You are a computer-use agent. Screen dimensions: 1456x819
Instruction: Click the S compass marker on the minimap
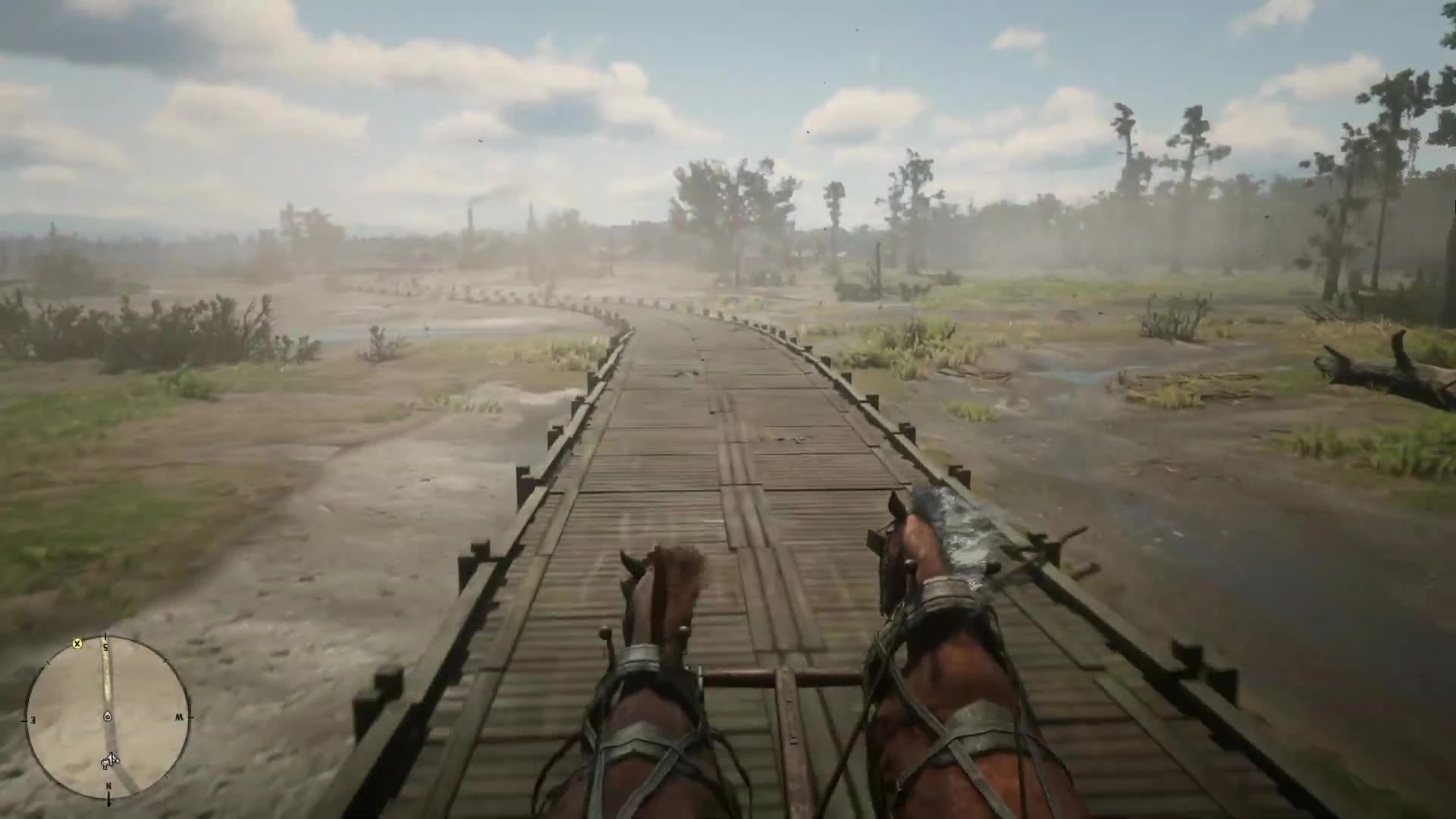pos(106,646)
